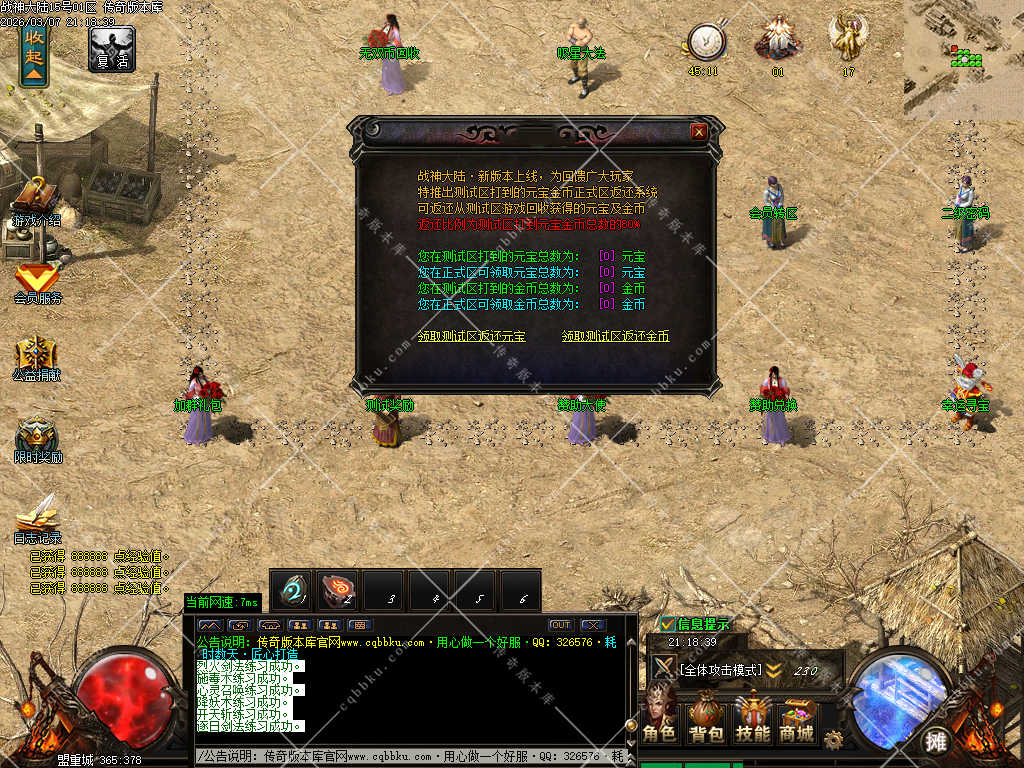Screen dimensions: 1024x768
Task: Claim the test-server 元宝 rebate link
Action: click(x=471, y=337)
